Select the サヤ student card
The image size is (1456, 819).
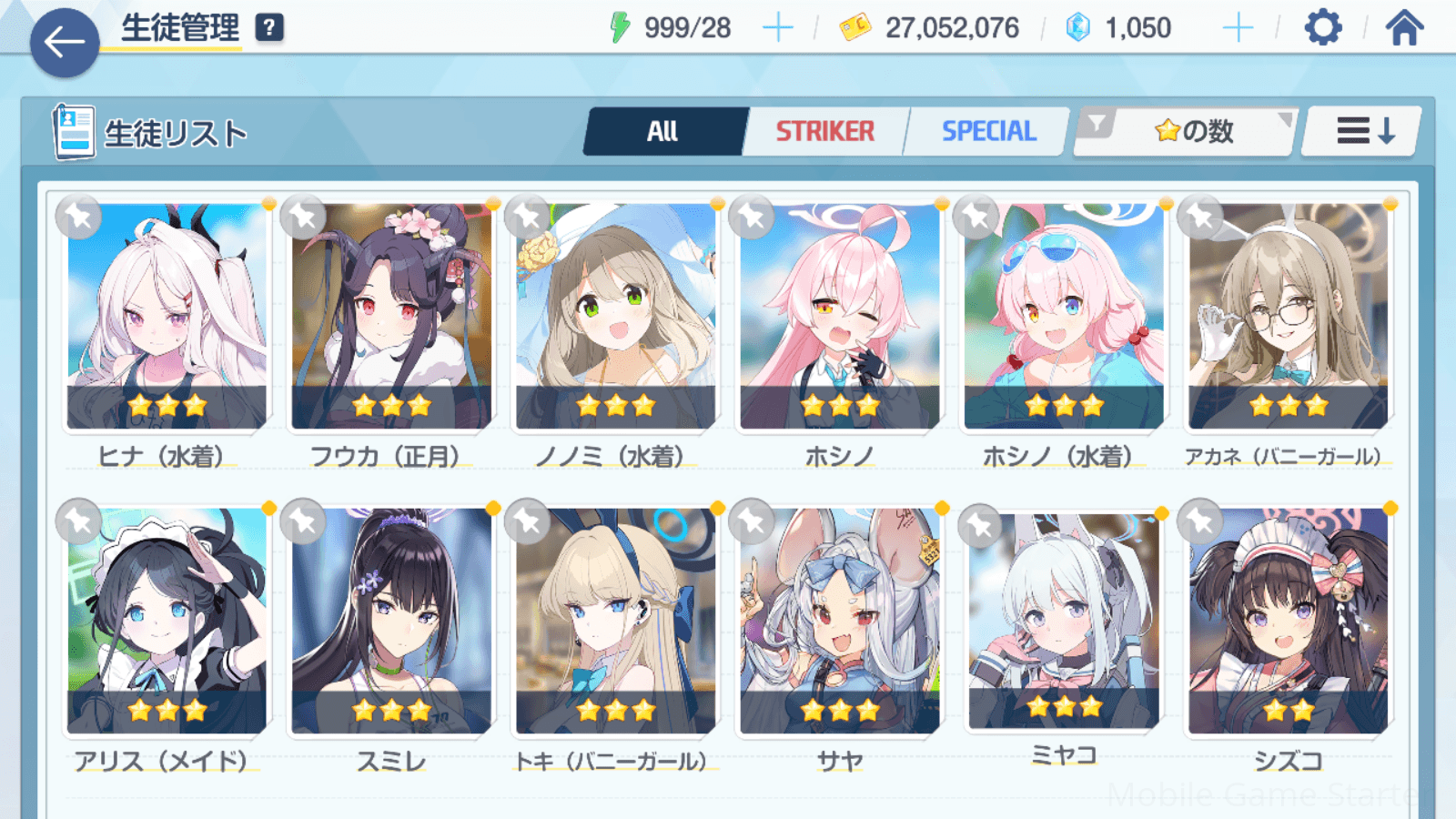(x=839, y=621)
